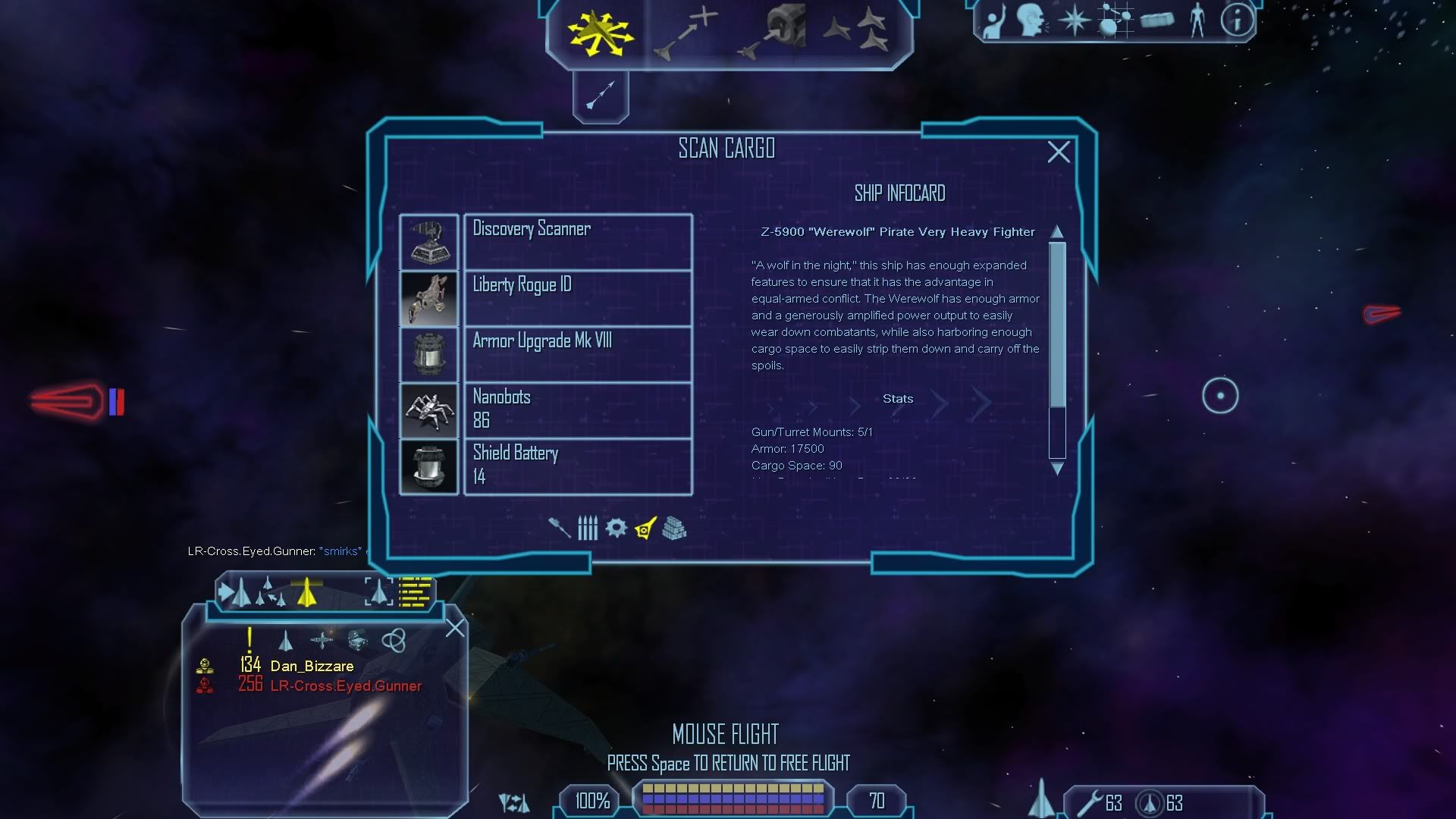Close the contact list panel

[x=455, y=628]
